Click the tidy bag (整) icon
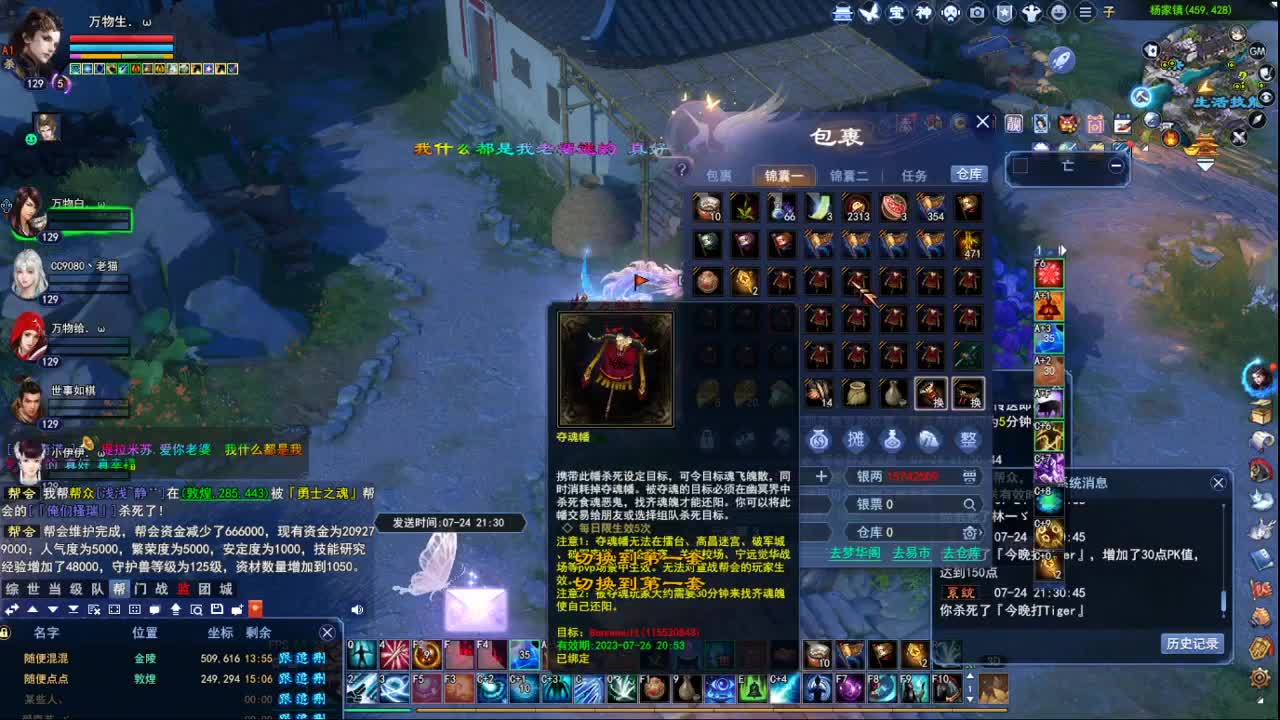This screenshot has width=1280, height=720. click(967, 438)
